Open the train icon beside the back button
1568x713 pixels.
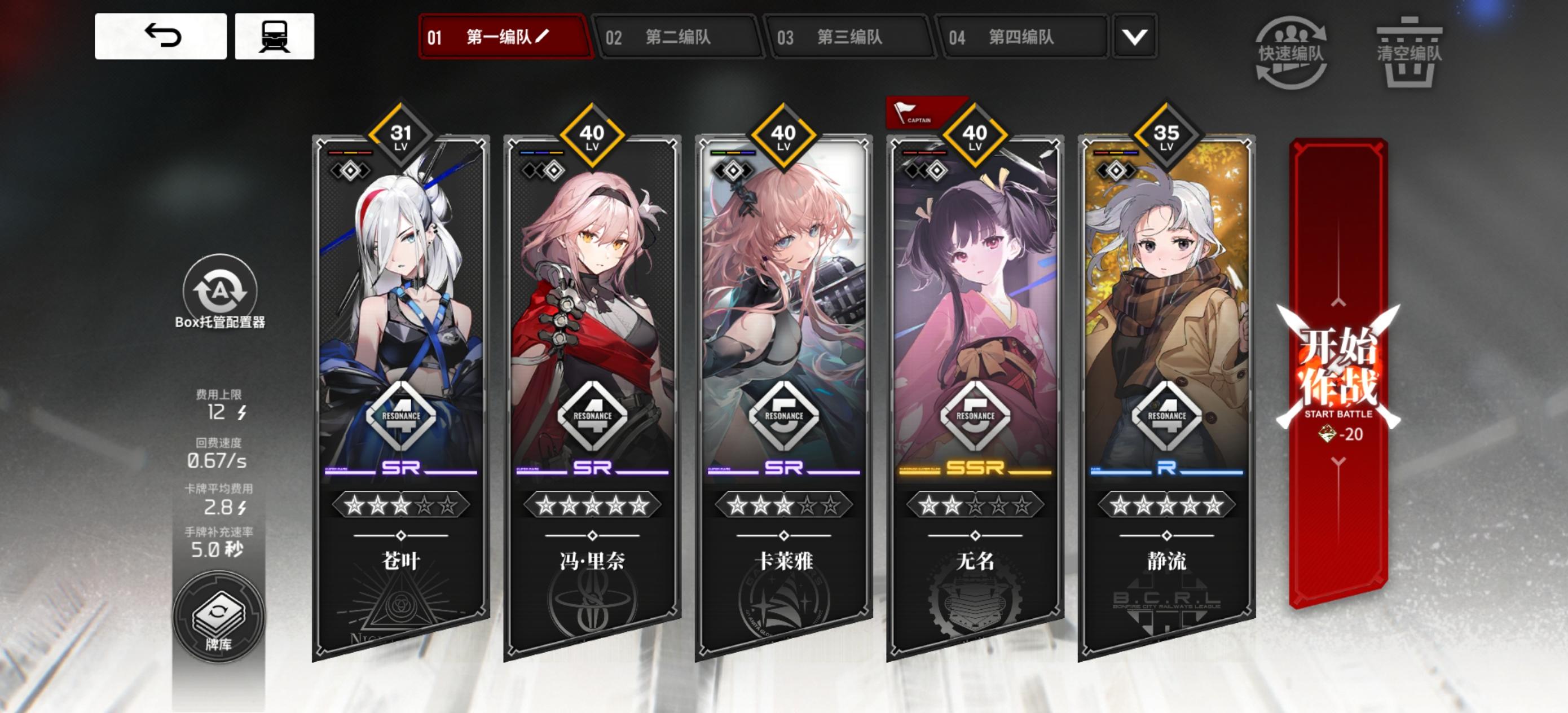point(274,38)
